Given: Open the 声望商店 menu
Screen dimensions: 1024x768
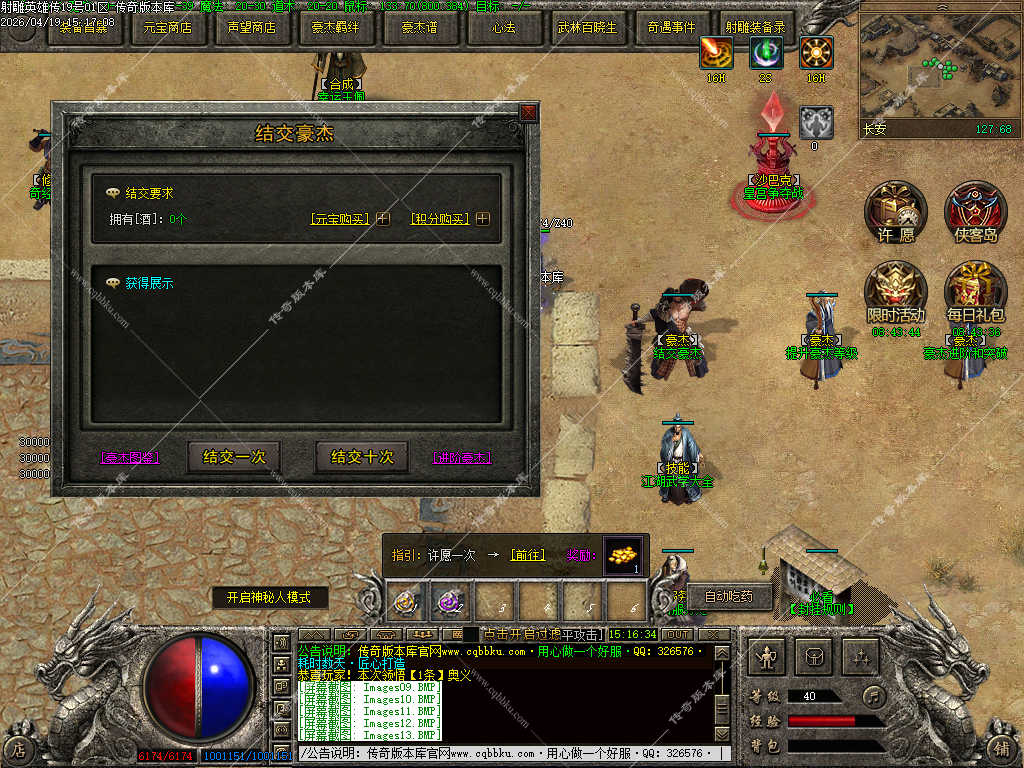Looking at the screenshot, I should click(251, 28).
